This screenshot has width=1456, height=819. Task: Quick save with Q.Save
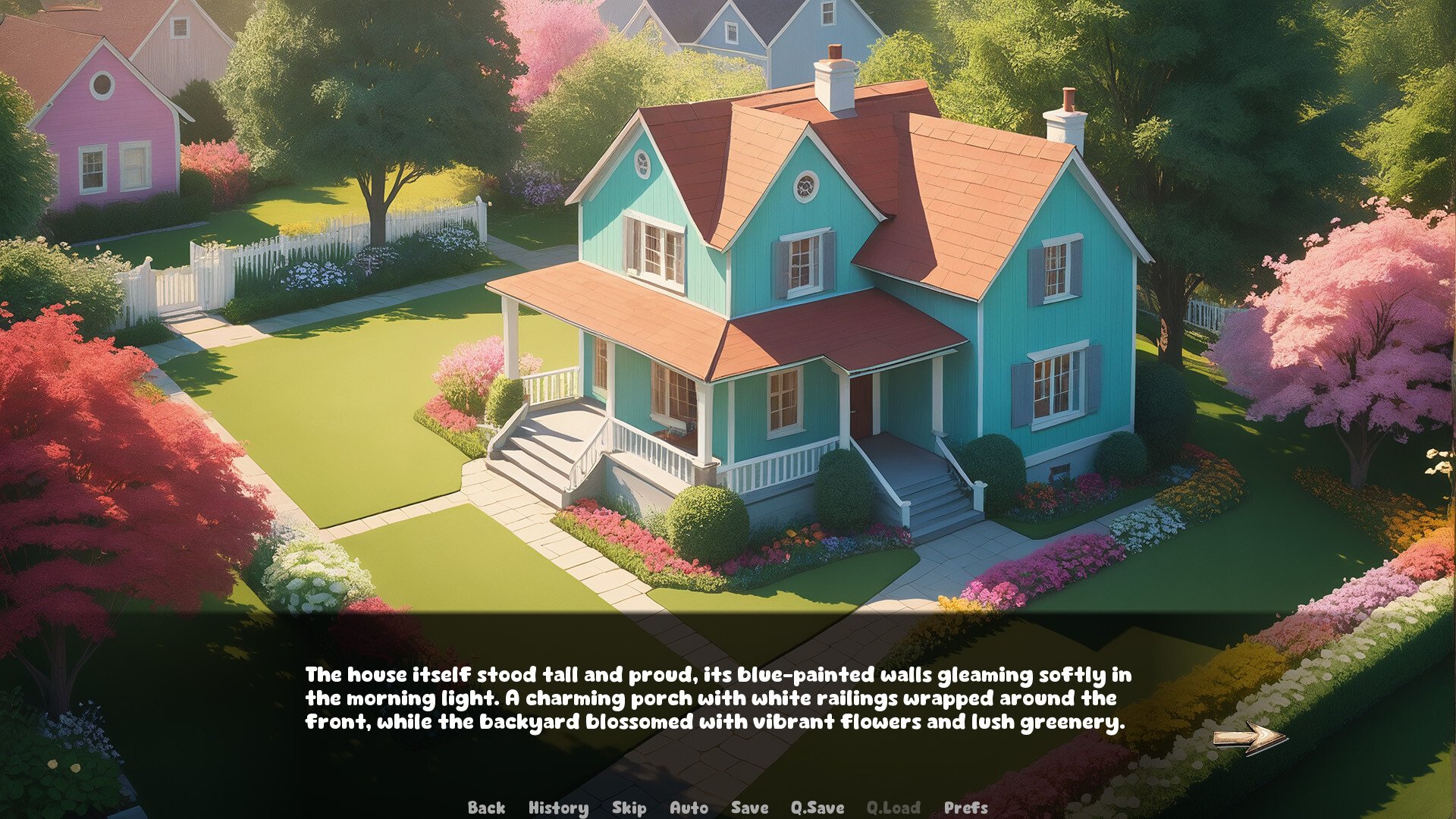tap(817, 808)
